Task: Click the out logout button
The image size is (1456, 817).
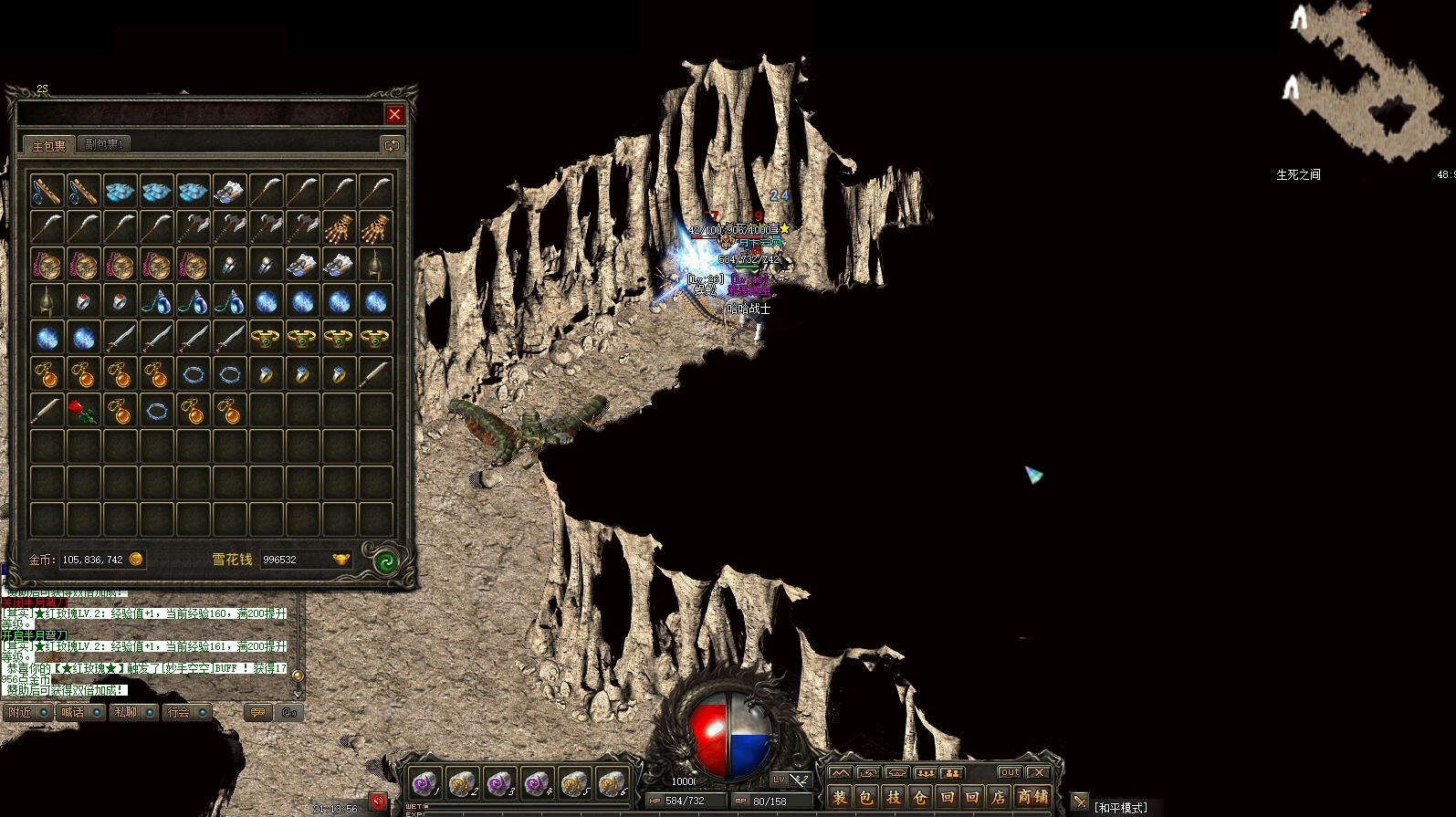Action: click(1009, 773)
